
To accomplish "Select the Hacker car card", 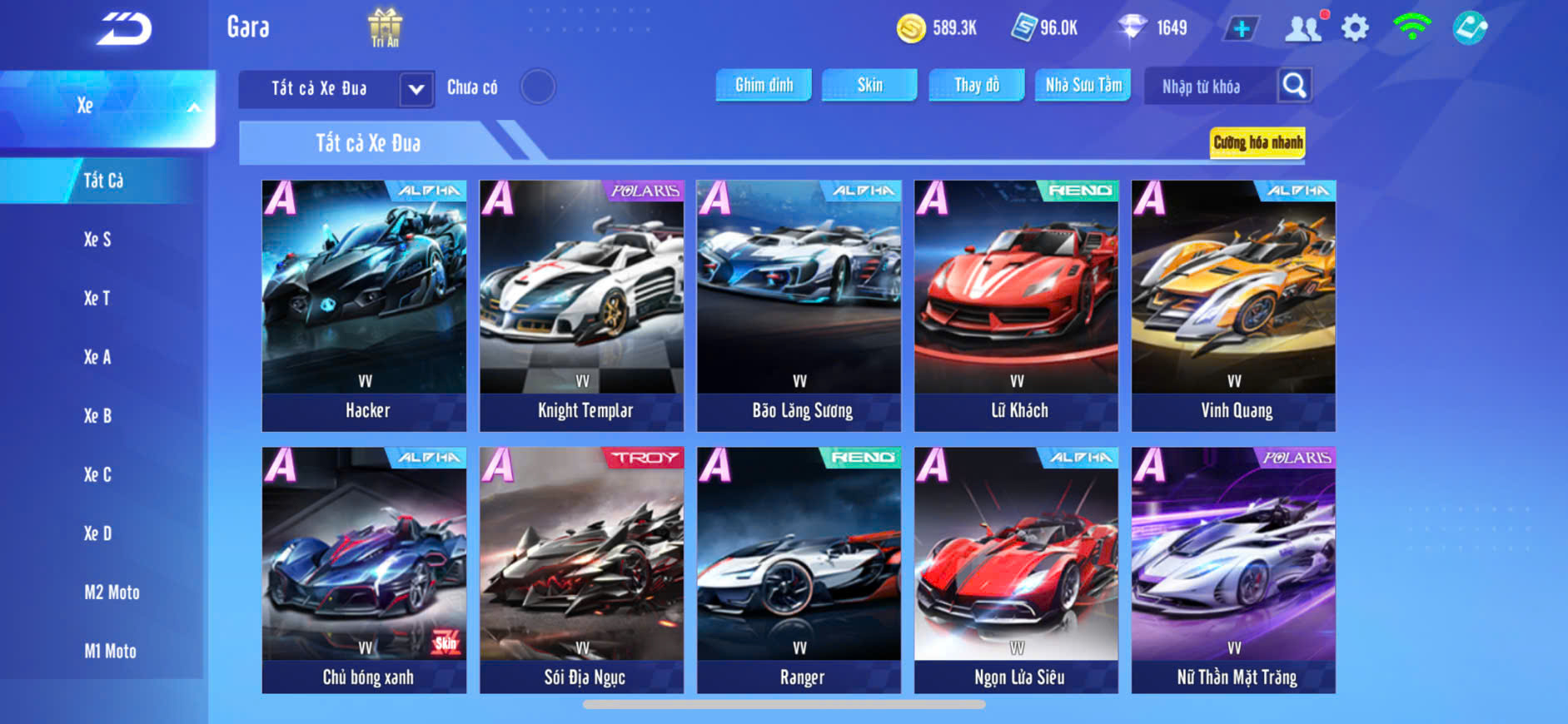I will point(365,305).
